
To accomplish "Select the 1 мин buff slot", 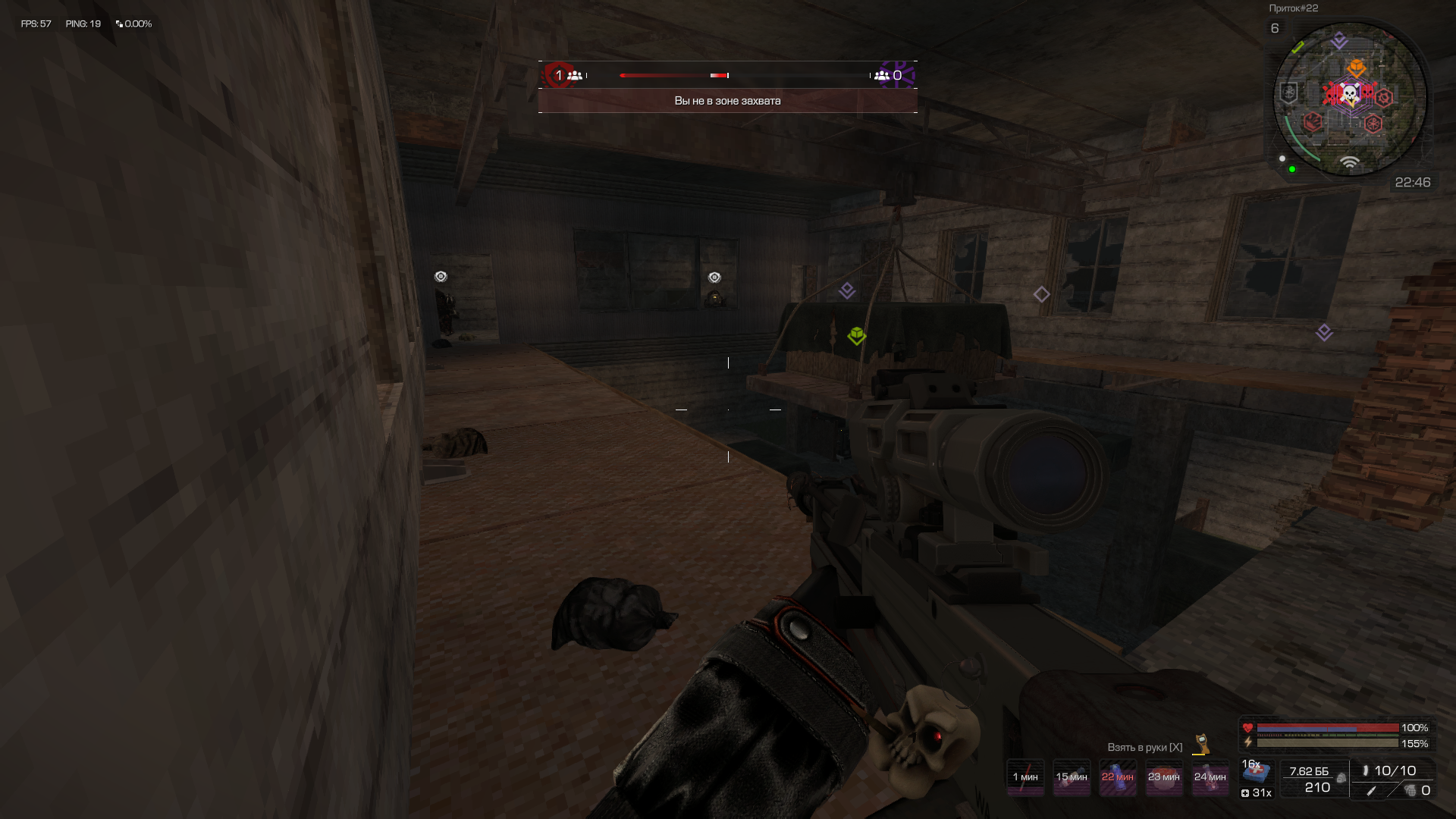I will point(1025,777).
